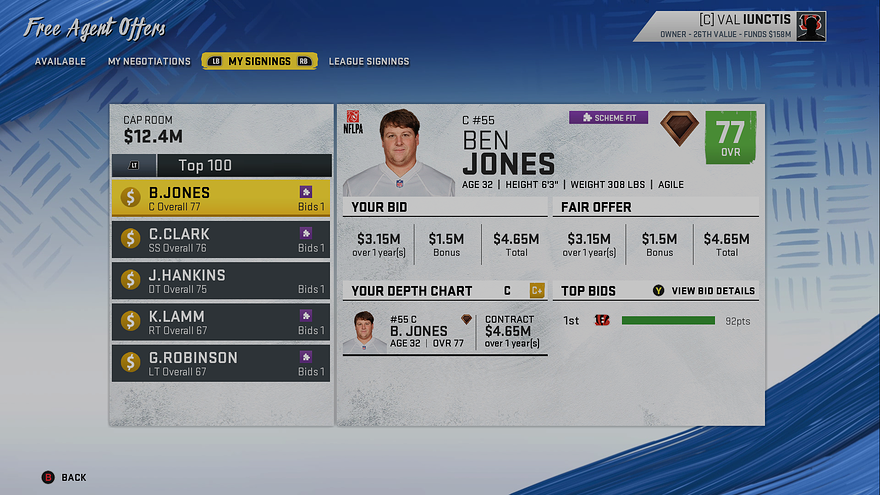
Task: Click the Val Iunctis owner profile
Action: coord(742,26)
